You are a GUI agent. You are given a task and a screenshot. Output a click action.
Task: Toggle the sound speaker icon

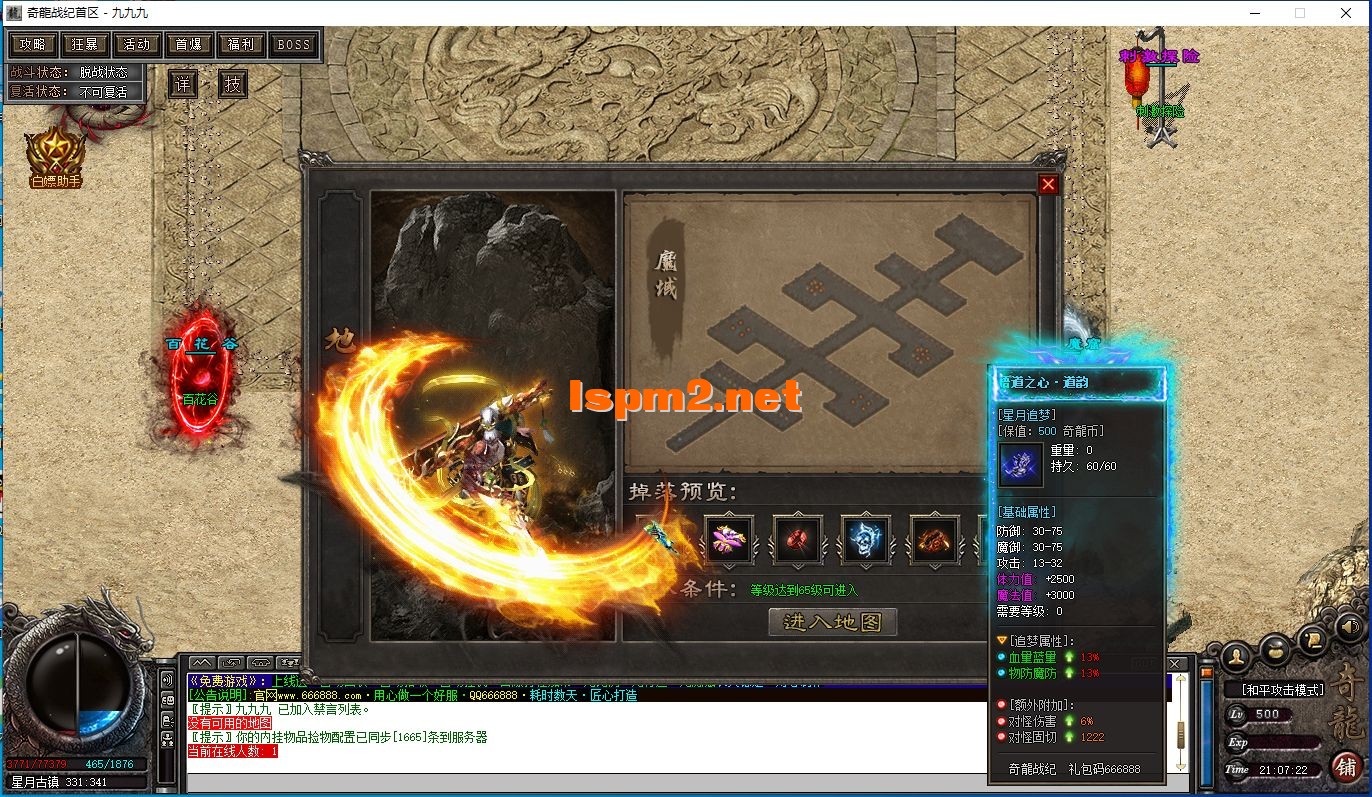1349,626
